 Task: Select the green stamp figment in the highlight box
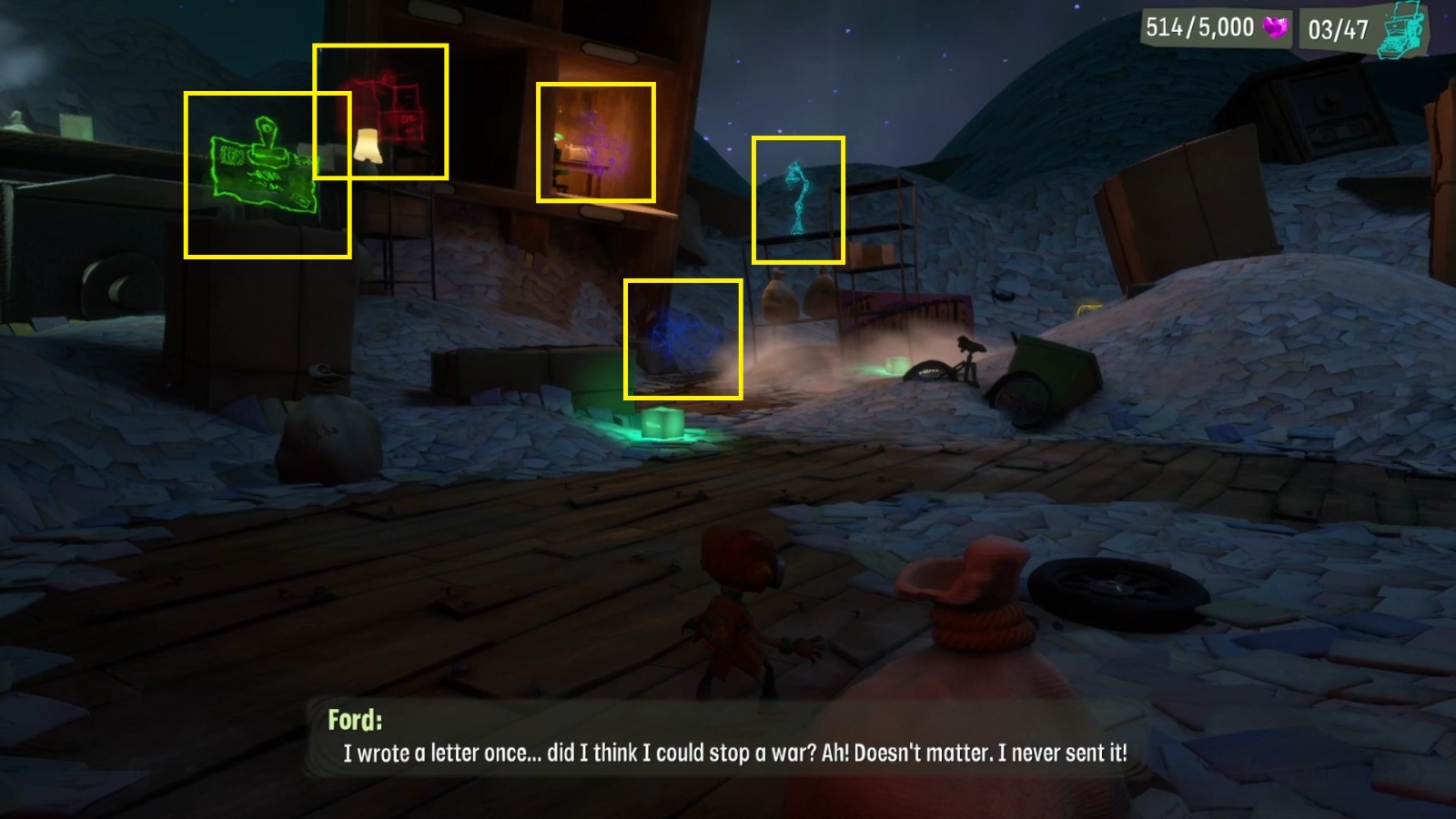point(264,164)
